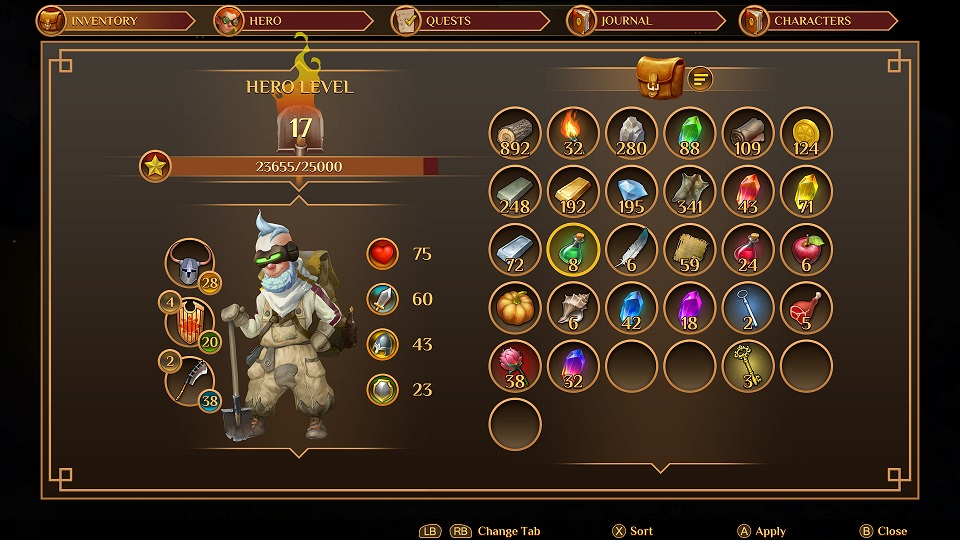960x540 pixels.
Task: Choose the gold bar slot with 192
Action: pyautogui.click(x=573, y=192)
